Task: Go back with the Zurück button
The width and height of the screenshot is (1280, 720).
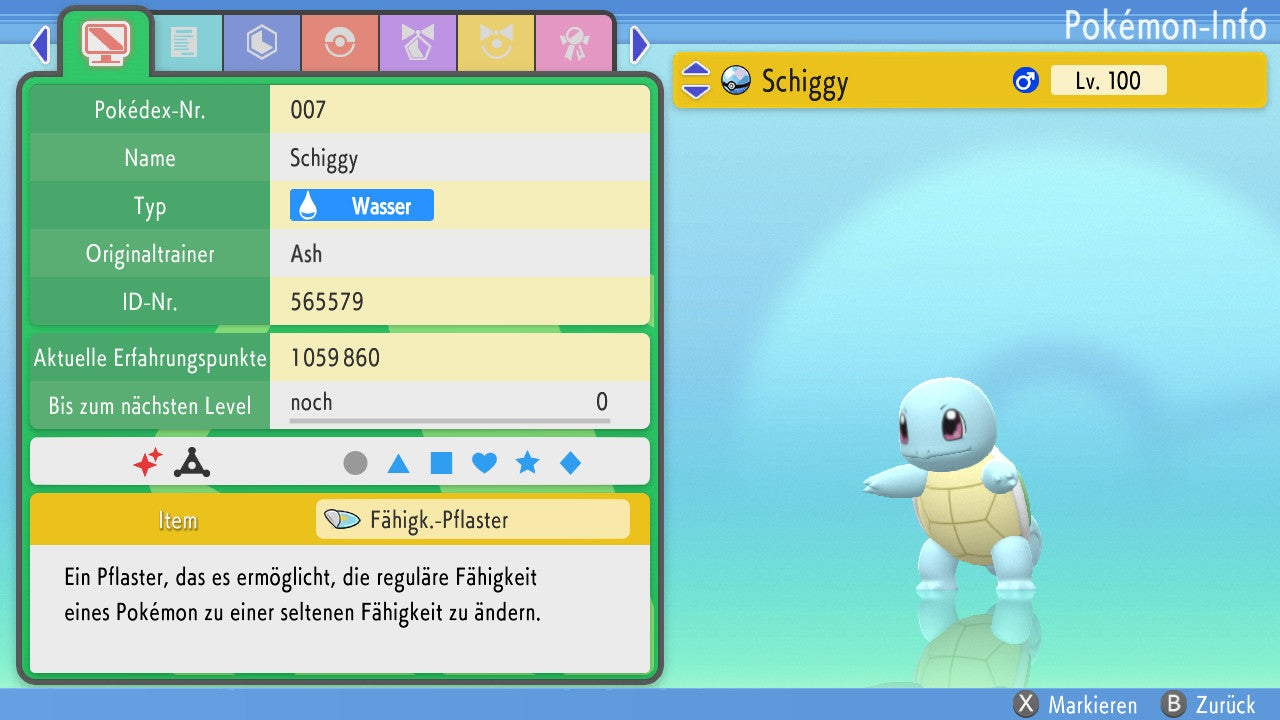Action: [x=1208, y=705]
